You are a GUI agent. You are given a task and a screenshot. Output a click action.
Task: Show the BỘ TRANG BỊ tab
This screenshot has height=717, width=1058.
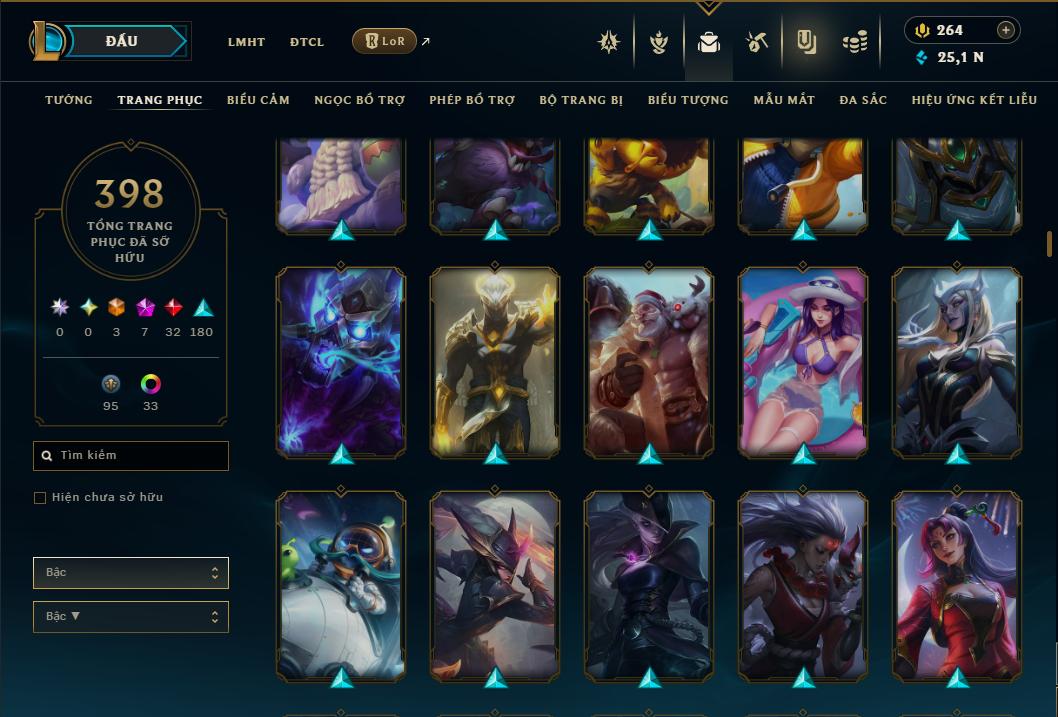point(581,100)
